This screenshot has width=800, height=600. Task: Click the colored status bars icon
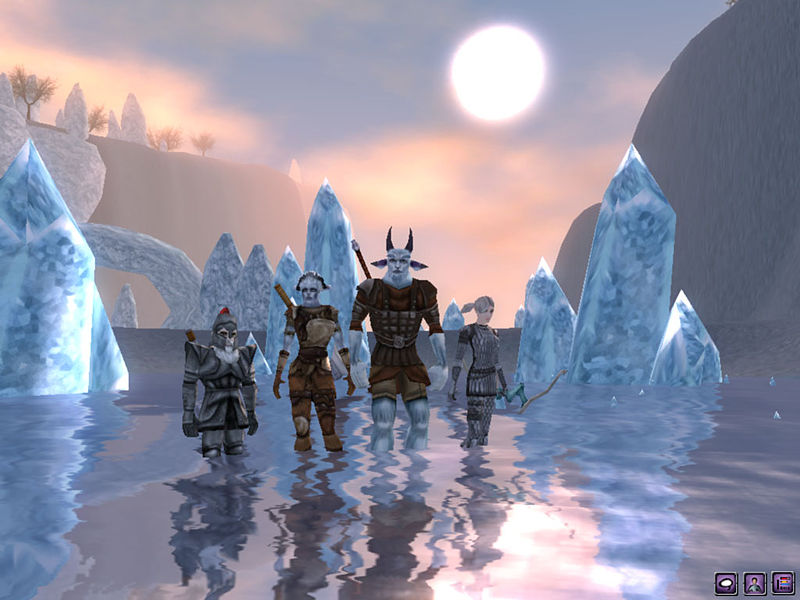781,581
